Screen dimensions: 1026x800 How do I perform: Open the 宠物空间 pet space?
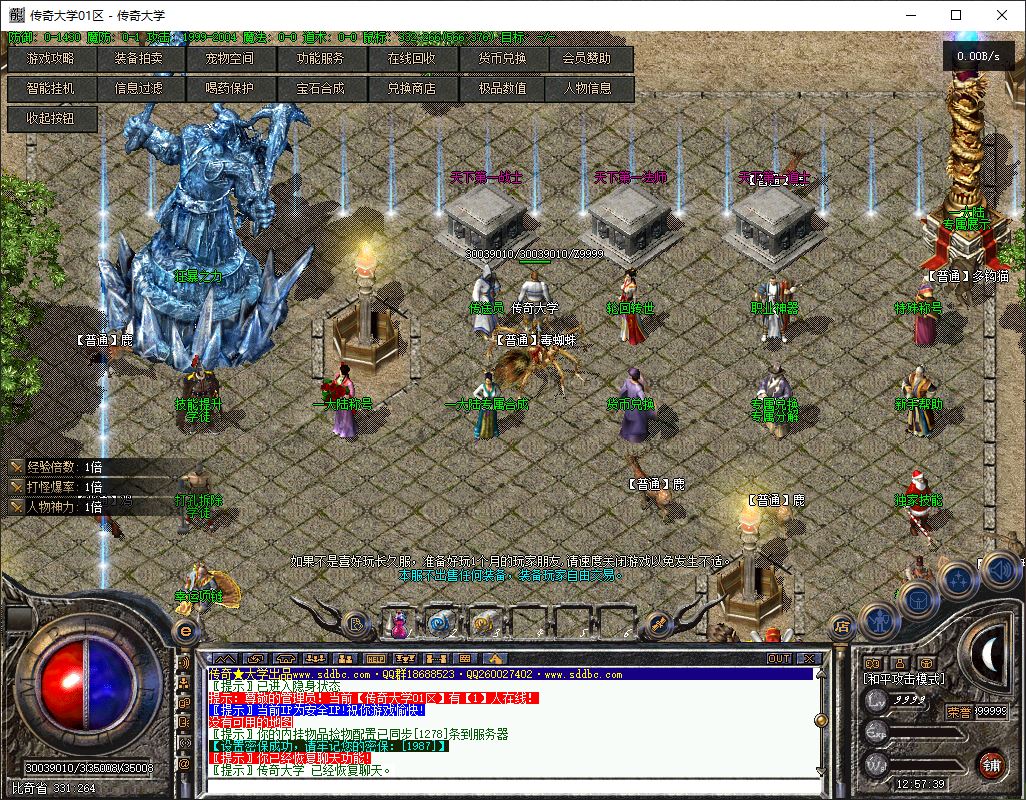coord(229,58)
